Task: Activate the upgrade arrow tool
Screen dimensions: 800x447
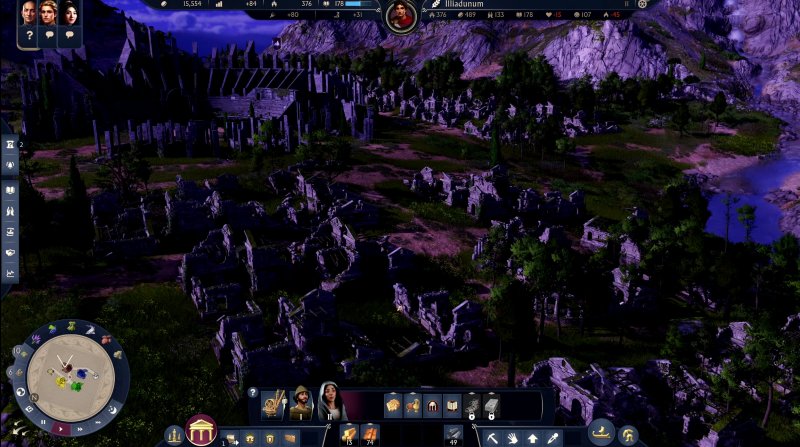Action: pyautogui.click(x=532, y=437)
